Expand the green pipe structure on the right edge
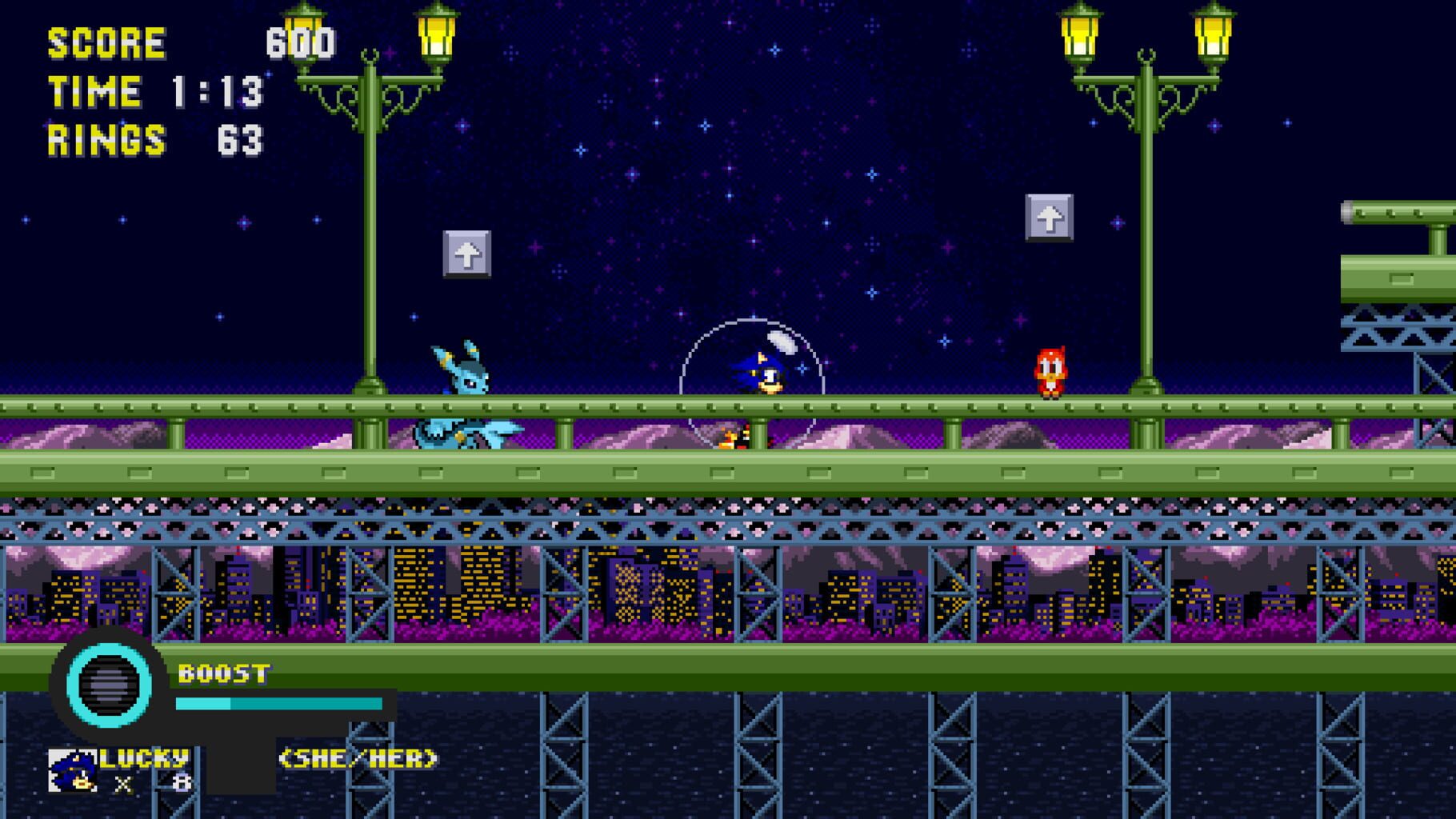The image size is (1456, 819). tap(1400, 248)
